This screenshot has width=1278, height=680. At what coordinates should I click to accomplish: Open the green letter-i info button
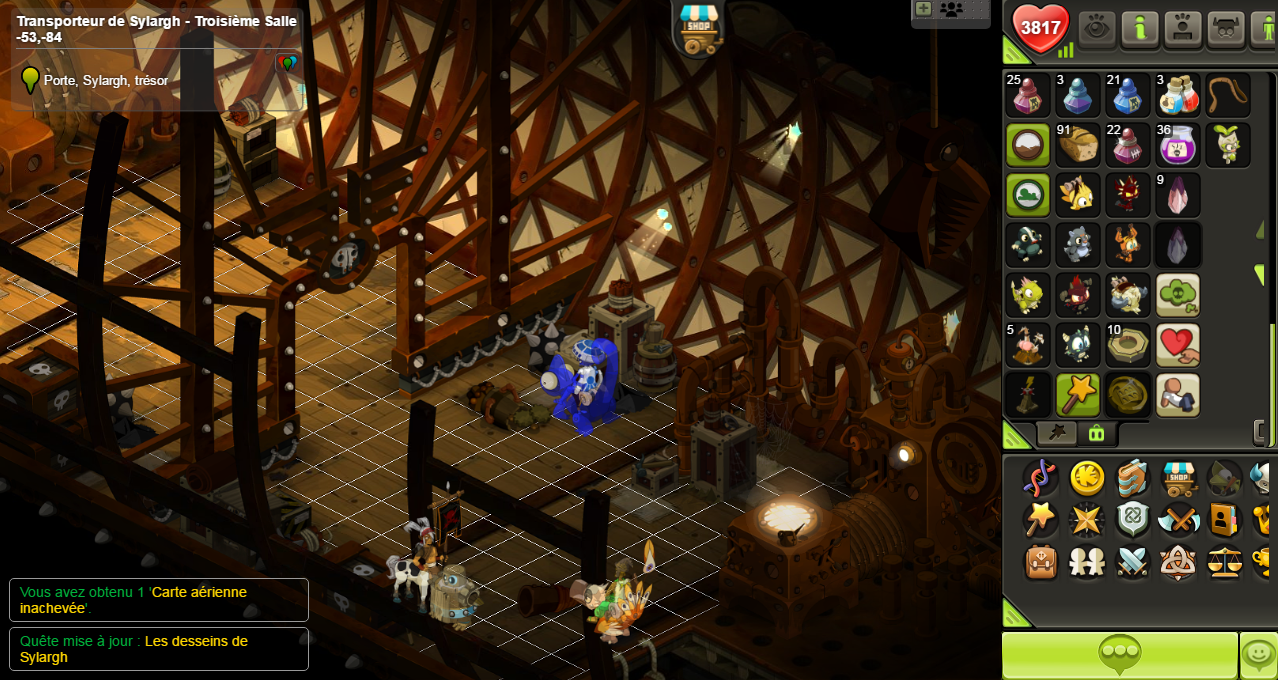[1139, 28]
